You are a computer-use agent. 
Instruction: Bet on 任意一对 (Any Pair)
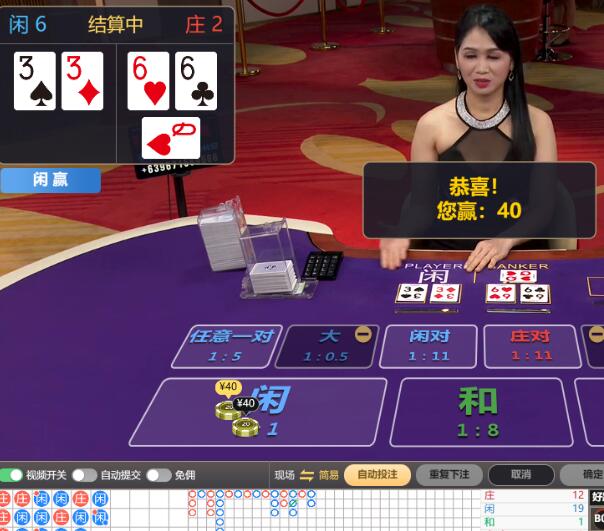(x=231, y=345)
